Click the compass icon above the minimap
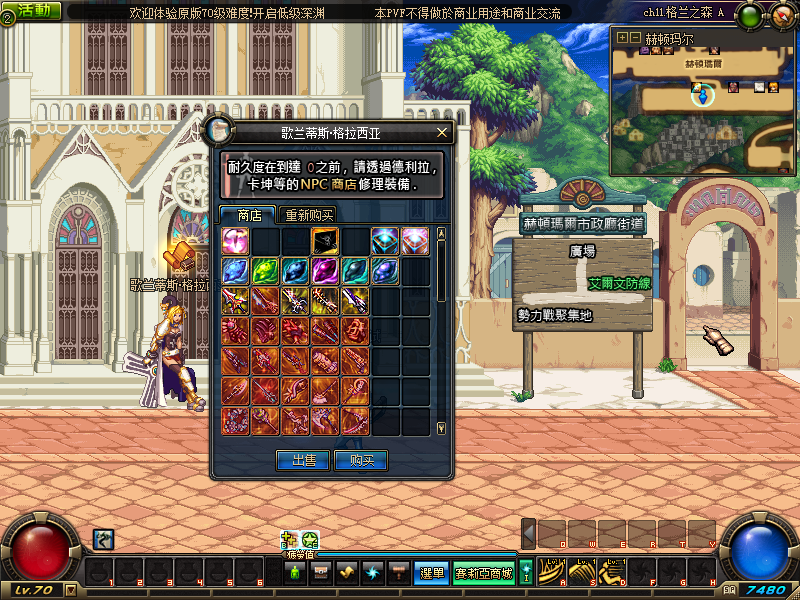800x600 pixels. [x=779, y=15]
